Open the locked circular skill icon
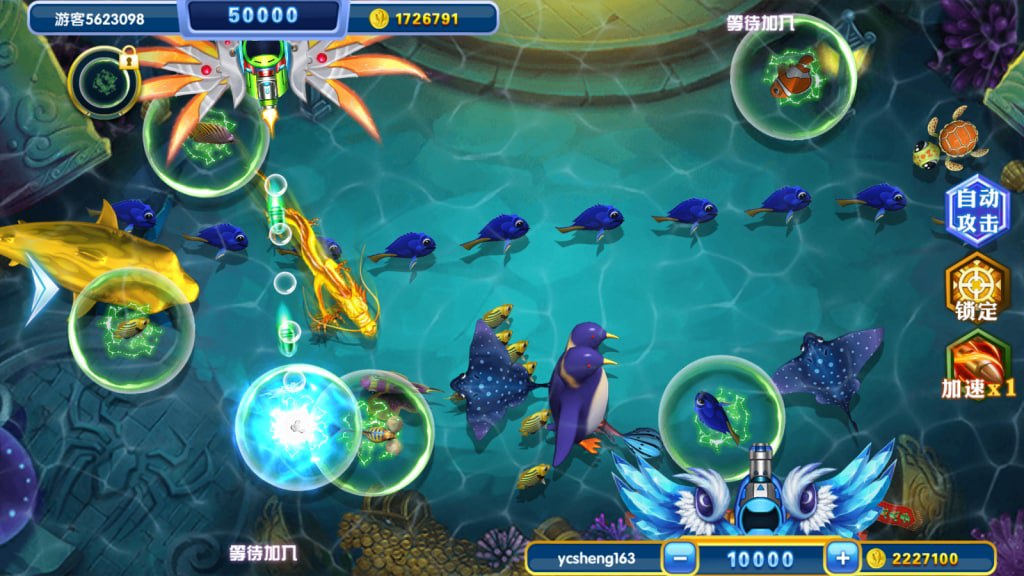The image size is (1024, 576). 103,80
